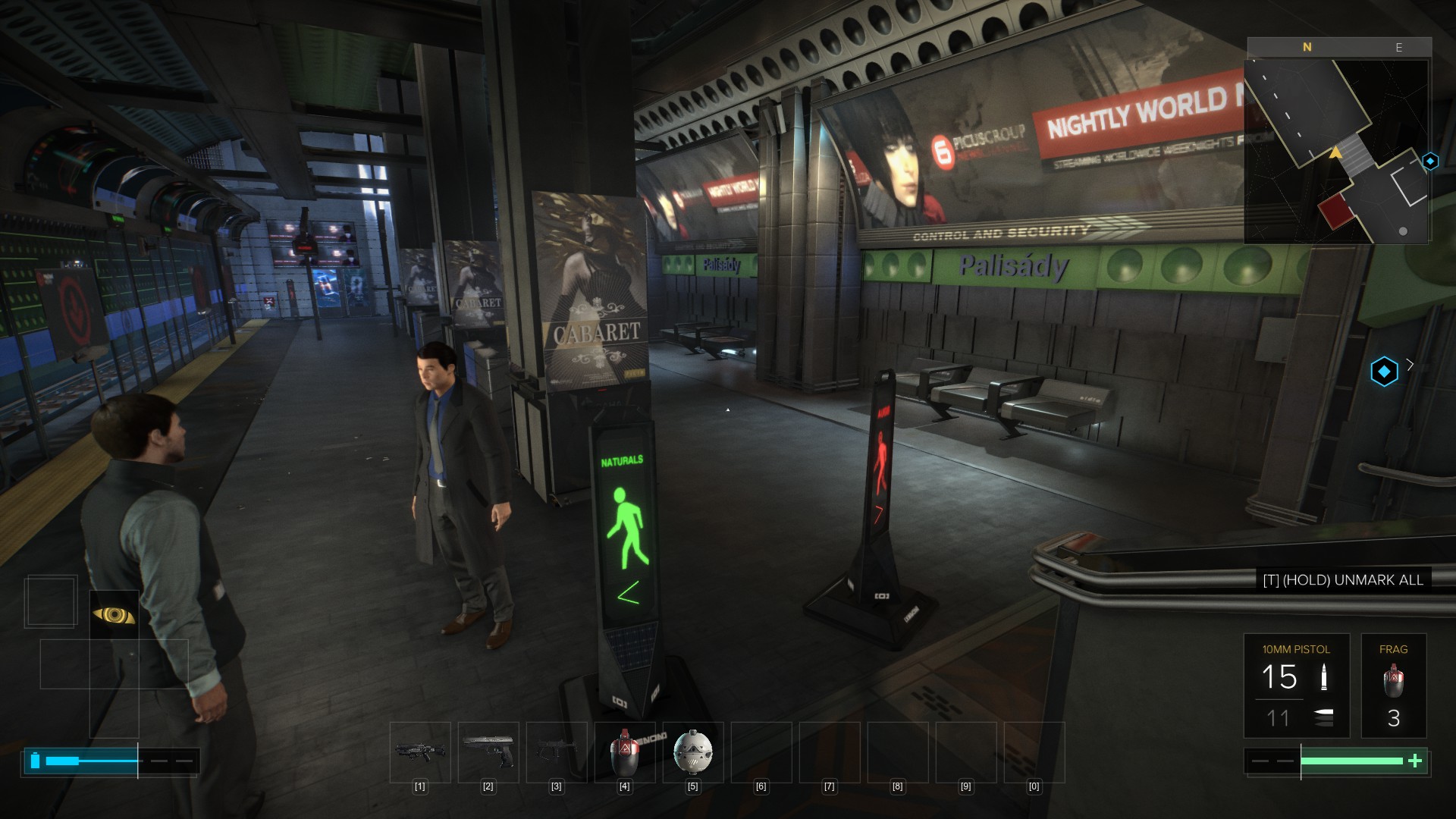The width and height of the screenshot is (1456, 819).
Task: Equip the pistol in hotbar slot 2
Action: point(488,752)
